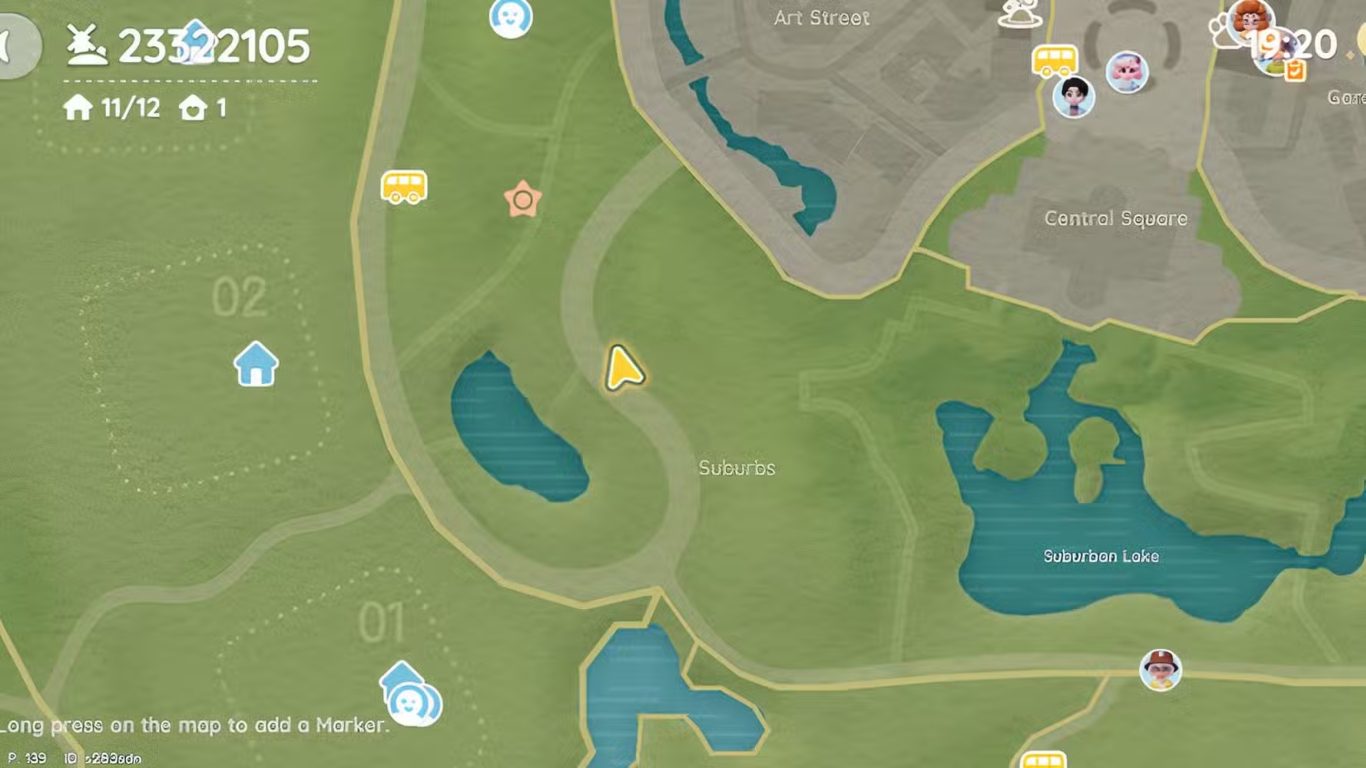1366x768 pixels.
Task: Close the map with the back arrow
Action: point(14,46)
